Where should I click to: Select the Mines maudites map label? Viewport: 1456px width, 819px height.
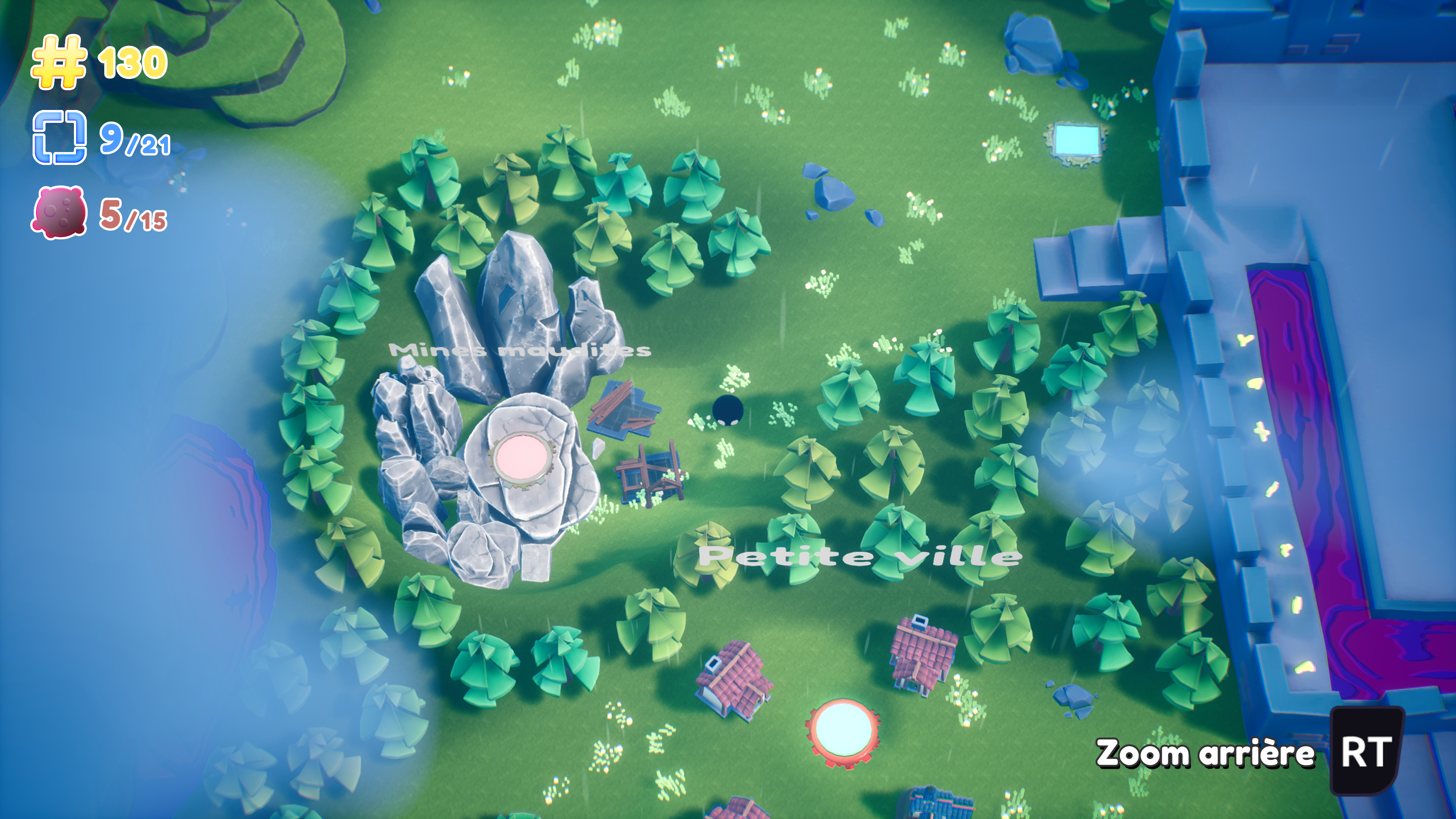(520, 350)
